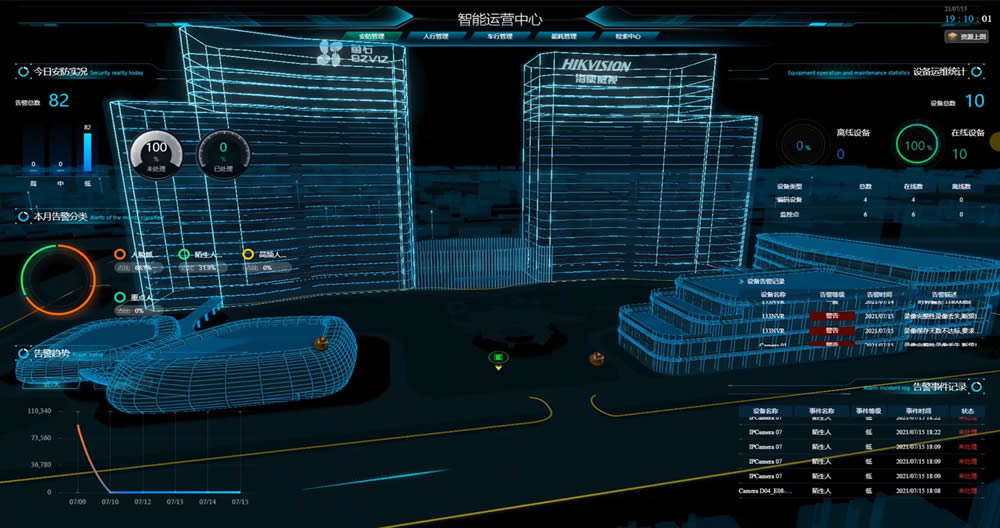Toggle the green 陌生人 legend entry

(x=184, y=255)
